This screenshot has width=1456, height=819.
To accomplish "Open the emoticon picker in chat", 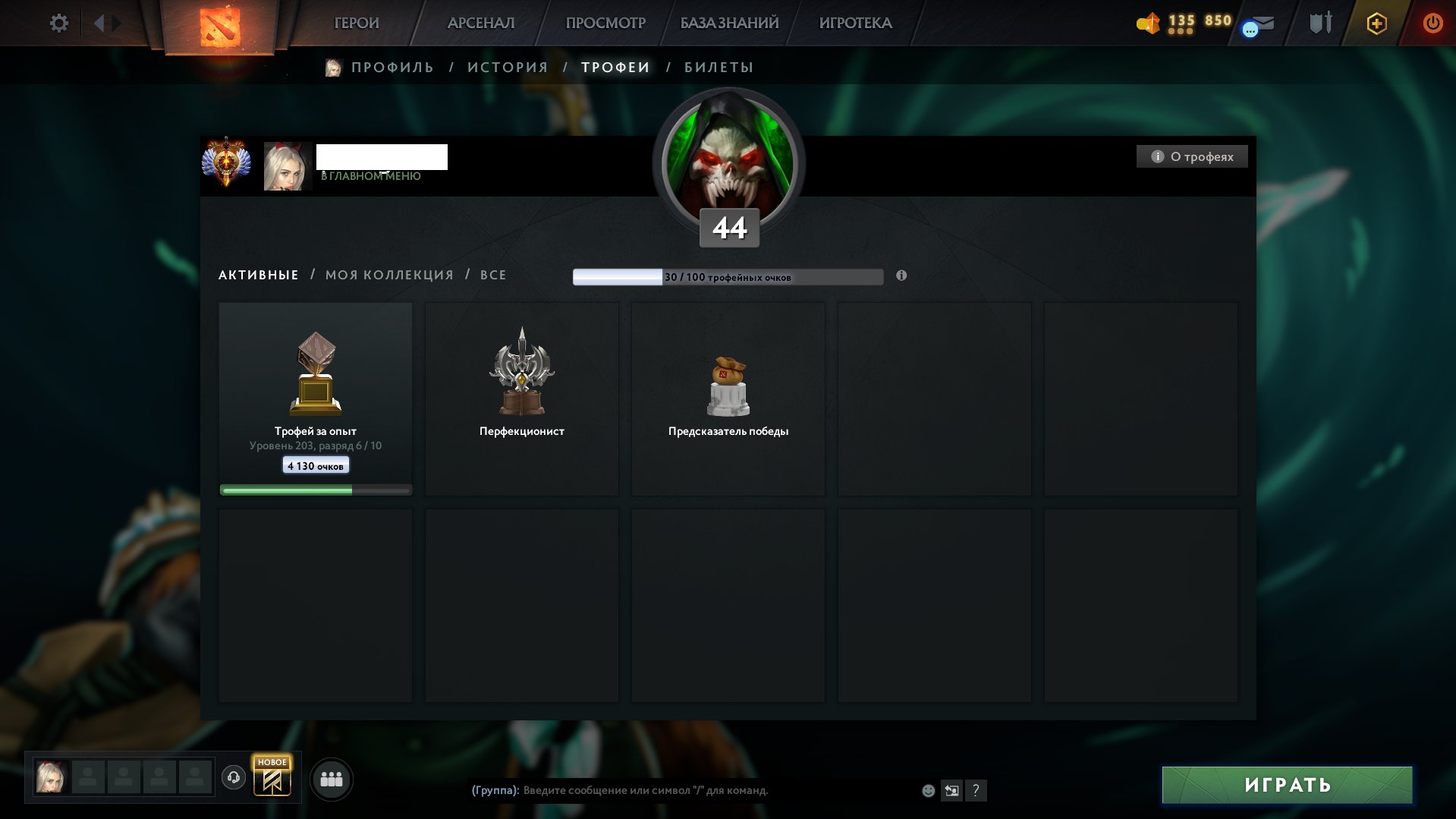I will pos(928,791).
